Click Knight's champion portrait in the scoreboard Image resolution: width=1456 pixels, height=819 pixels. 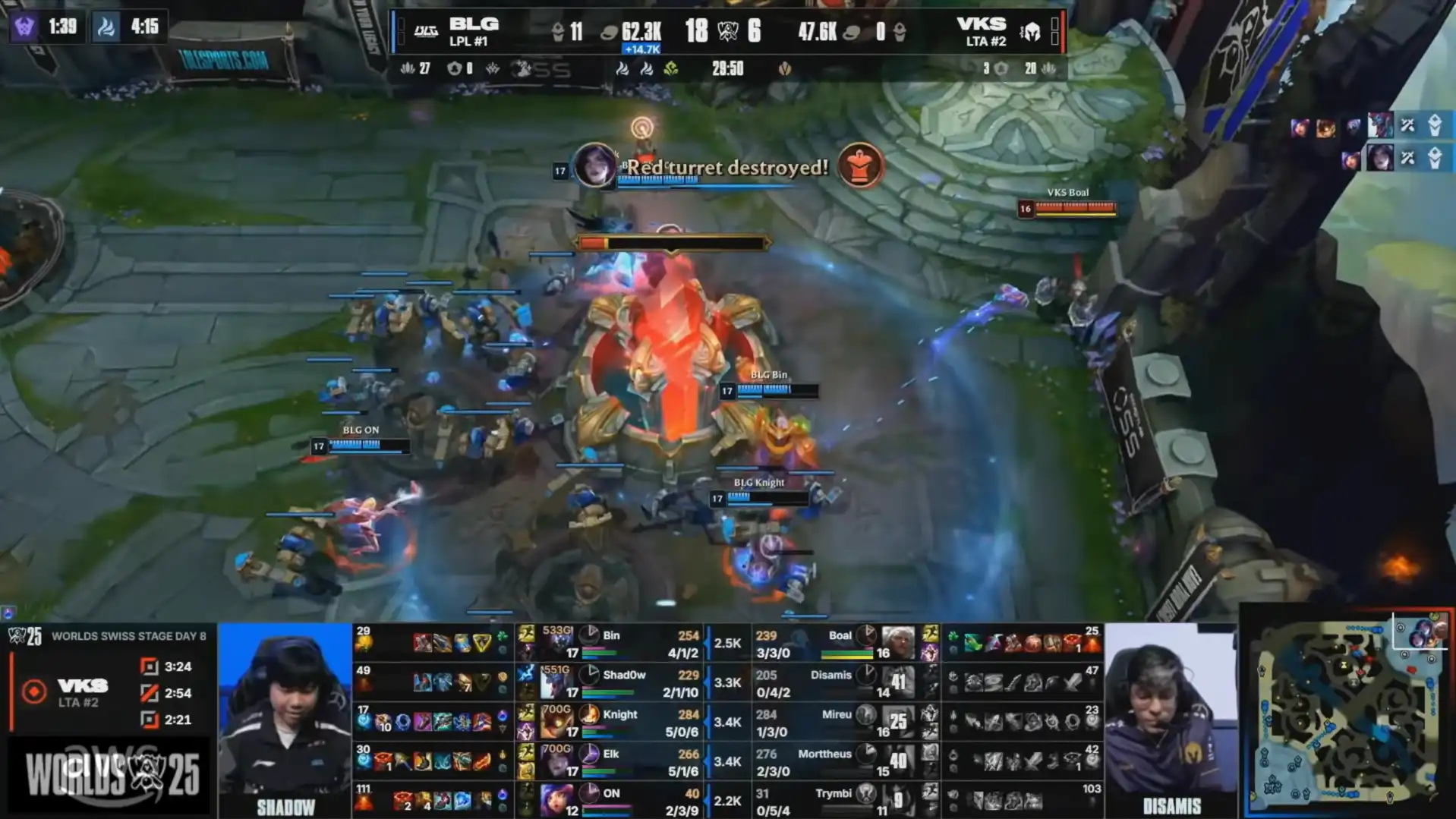pyautogui.click(x=556, y=722)
